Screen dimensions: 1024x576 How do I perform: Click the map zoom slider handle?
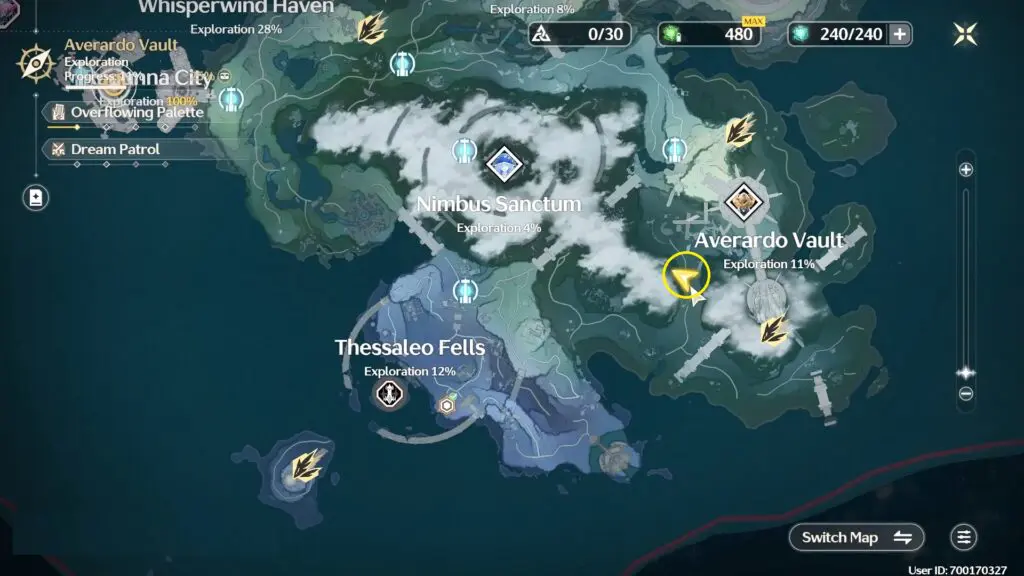pos(966,373)
